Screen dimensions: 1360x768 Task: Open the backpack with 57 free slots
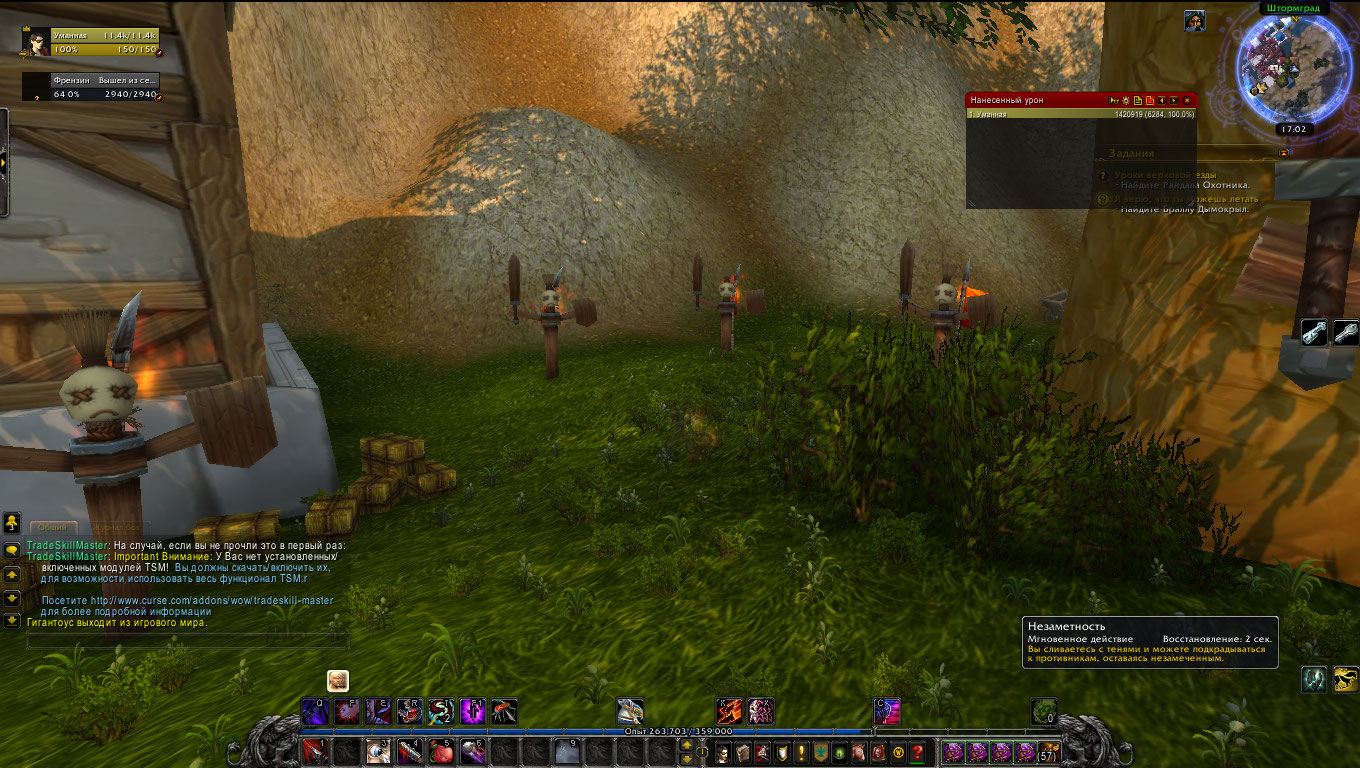coord(1049,752)
